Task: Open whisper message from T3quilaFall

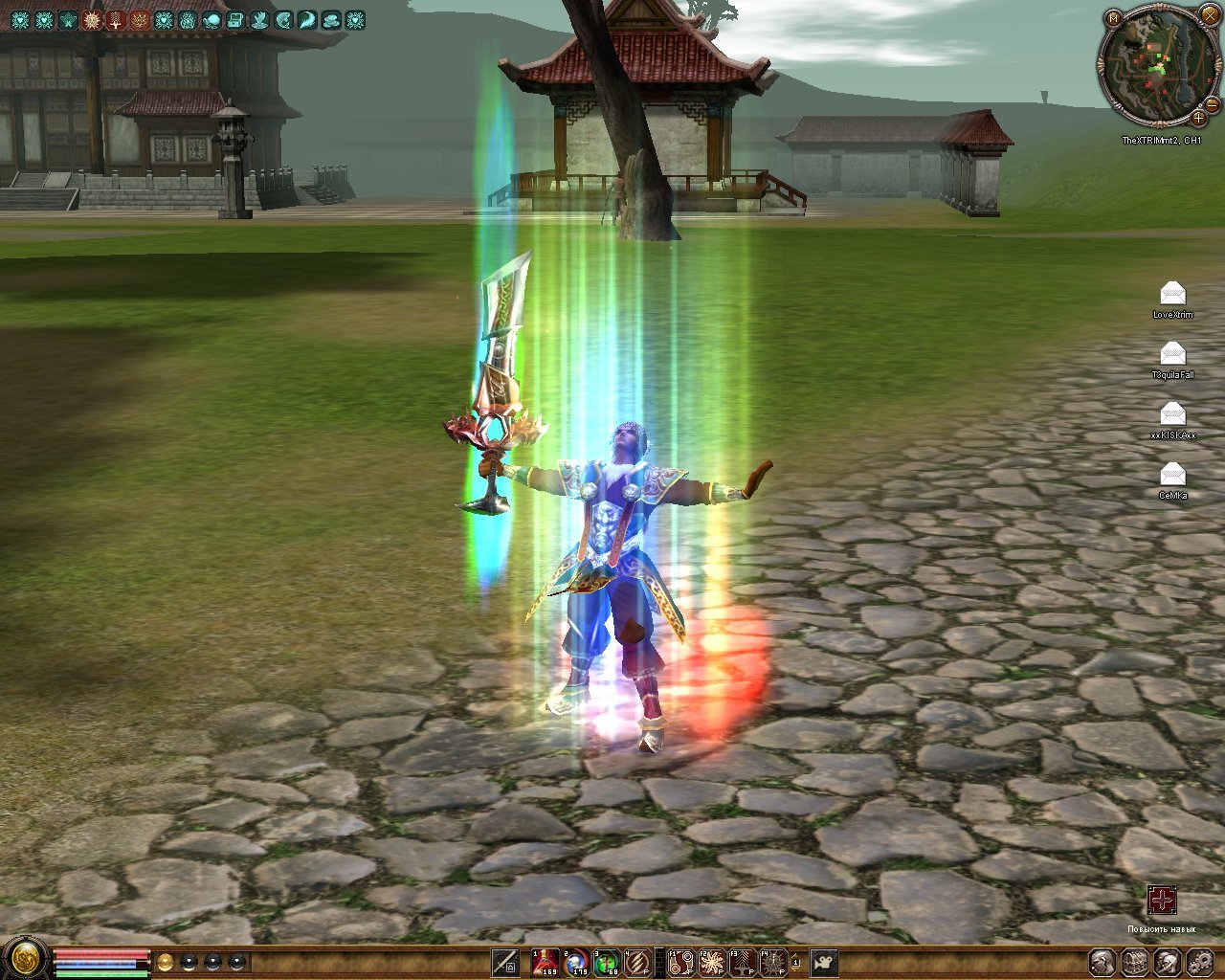Action: click(1172, 354)
